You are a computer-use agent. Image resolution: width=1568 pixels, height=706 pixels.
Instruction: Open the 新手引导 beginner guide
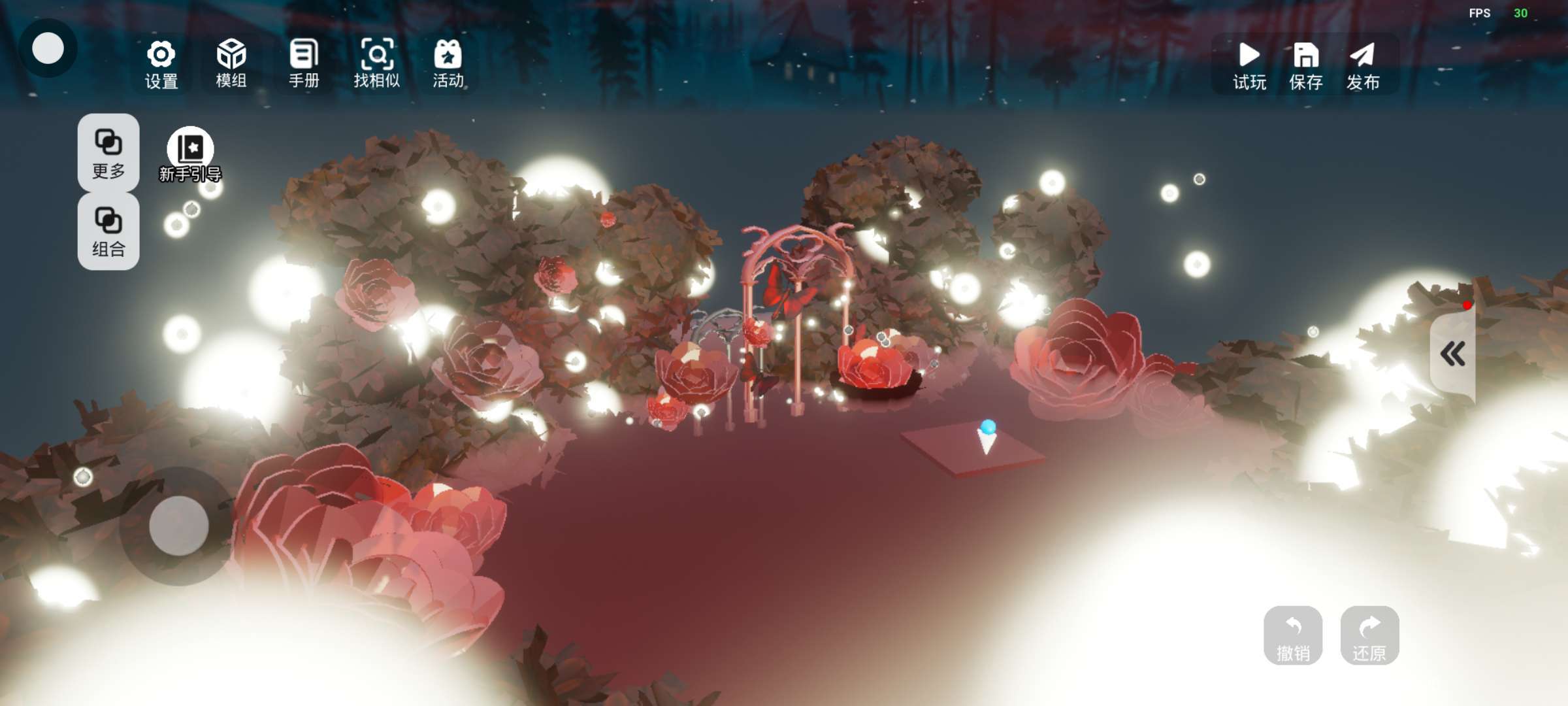190,154
